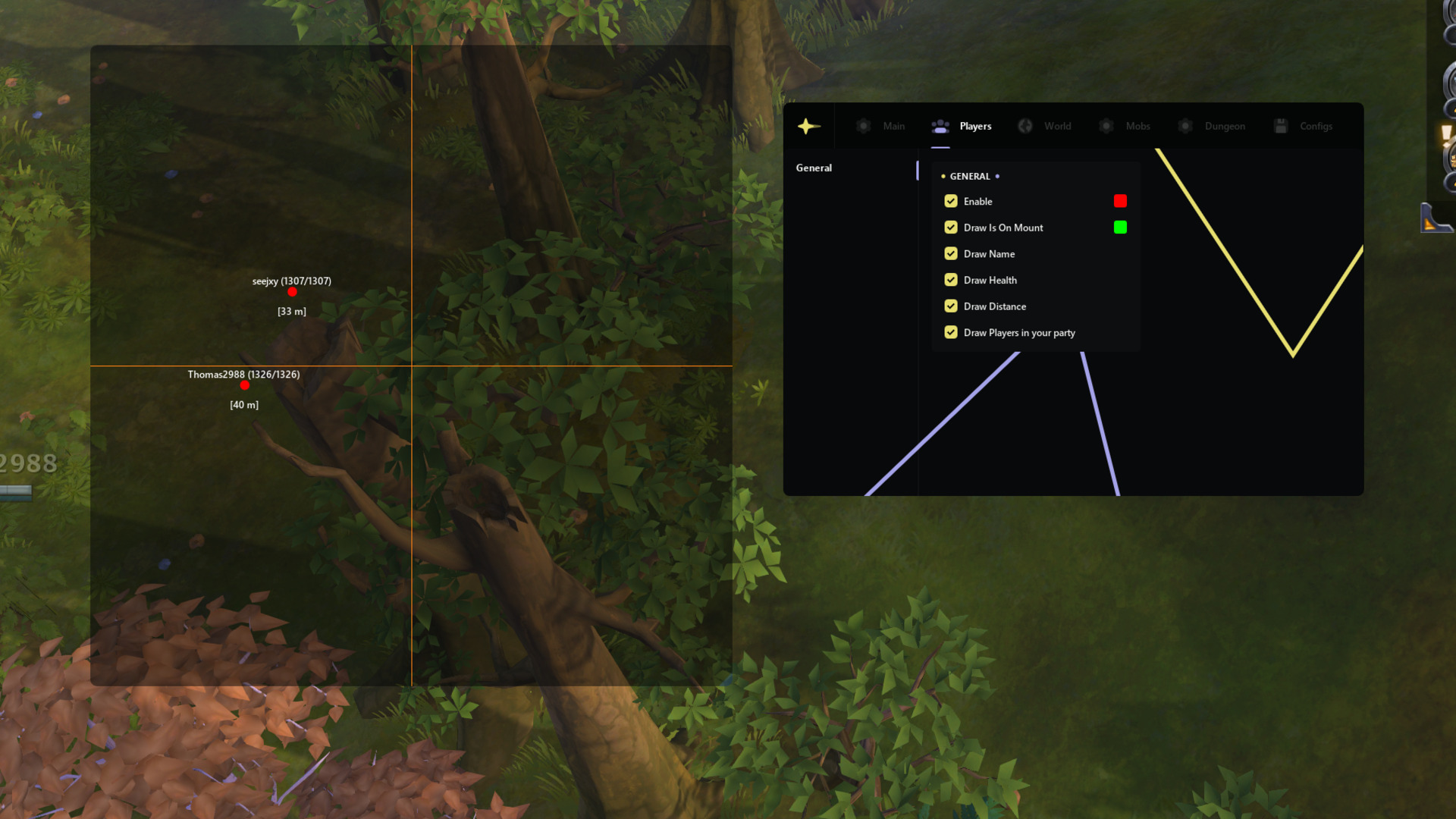
Task: Toggle Draw Is On Mount
Action: [951, 227]
